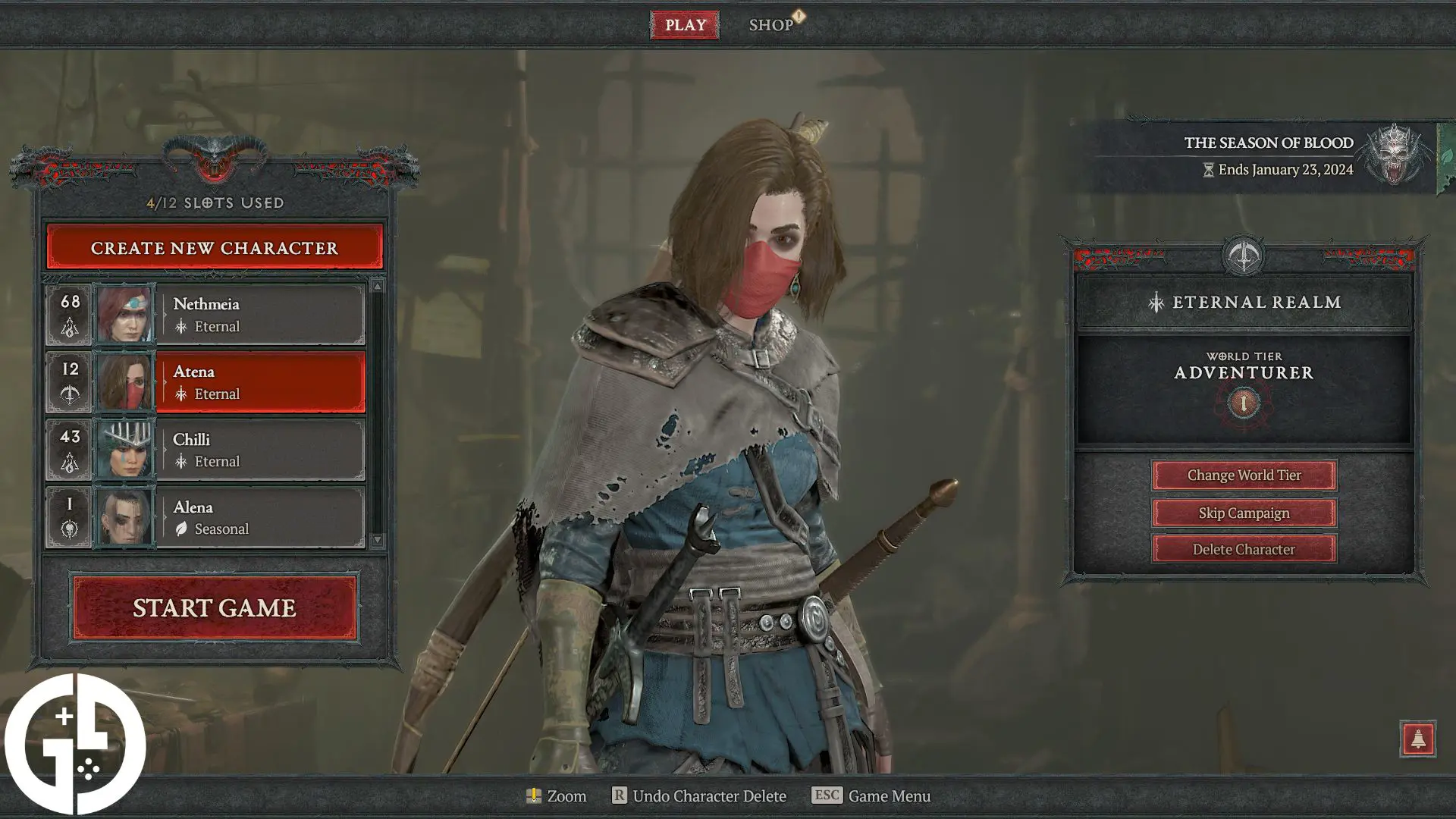Click the Seasonal leaf icon under Alena
The image size is (1456, 819).
pos(181,529)
